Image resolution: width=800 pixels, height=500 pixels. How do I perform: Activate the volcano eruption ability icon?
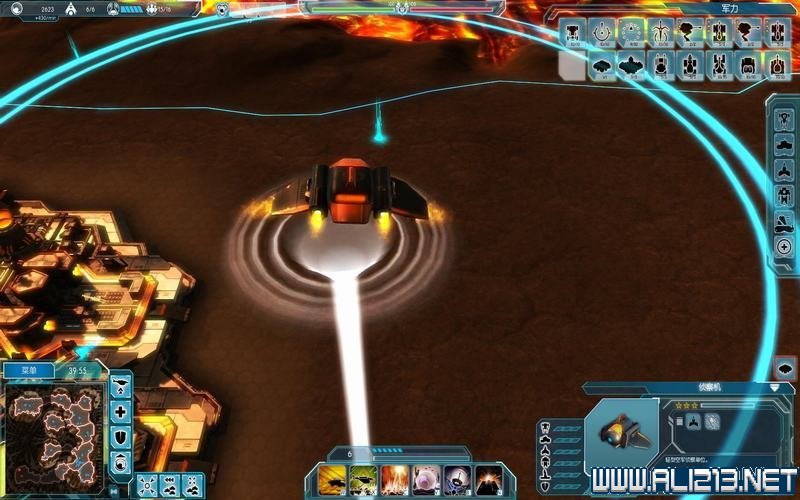click(489, 479)
